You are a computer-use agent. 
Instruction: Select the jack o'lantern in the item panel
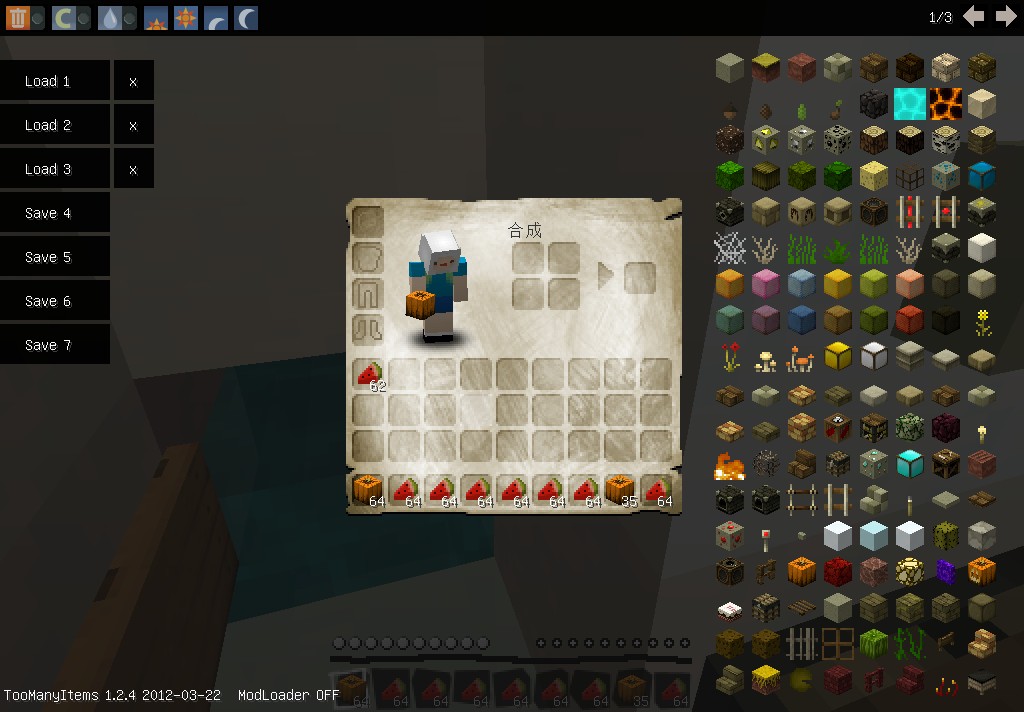981,571
